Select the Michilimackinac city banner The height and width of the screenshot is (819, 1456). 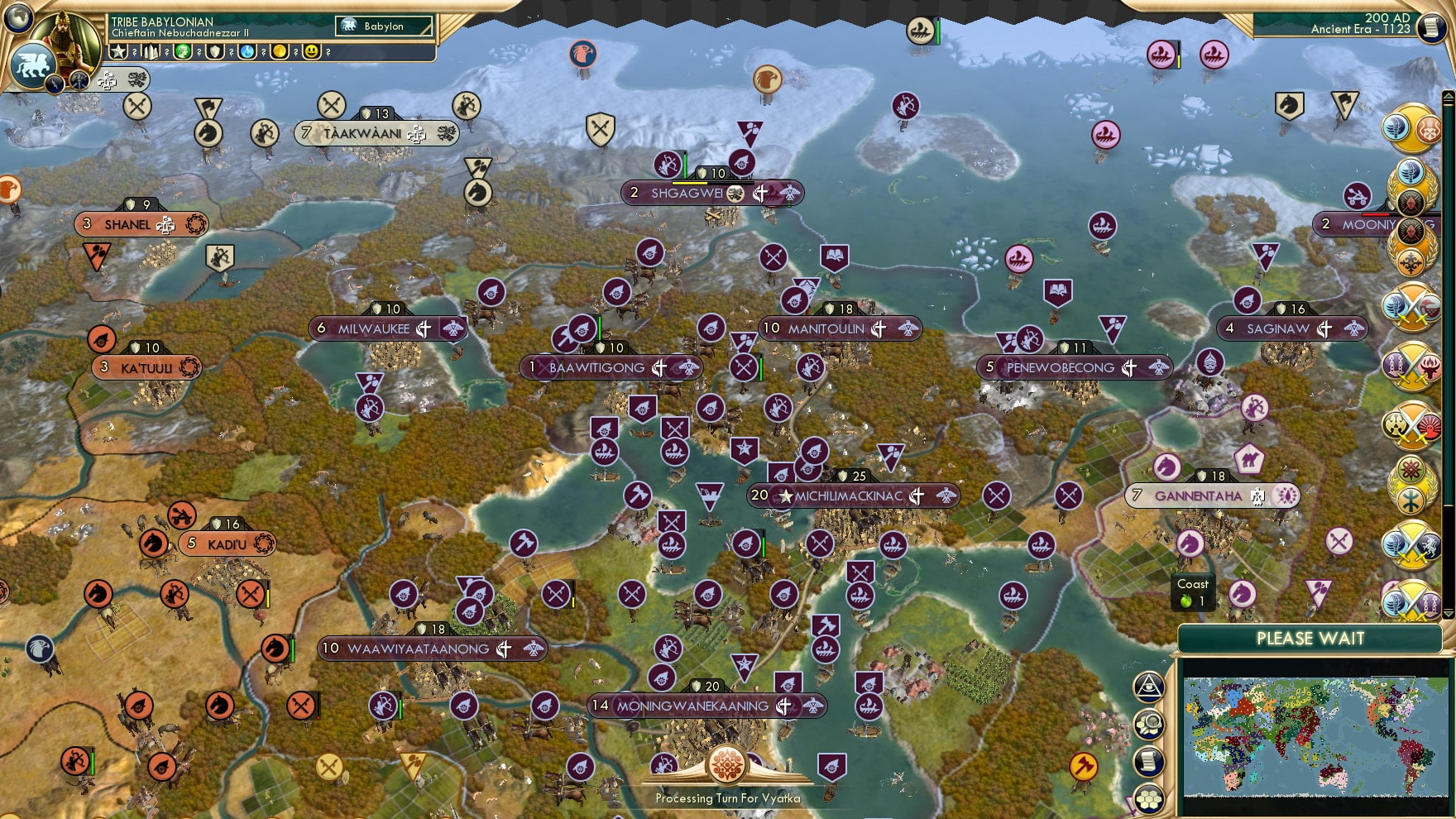(x=852, y=496)
